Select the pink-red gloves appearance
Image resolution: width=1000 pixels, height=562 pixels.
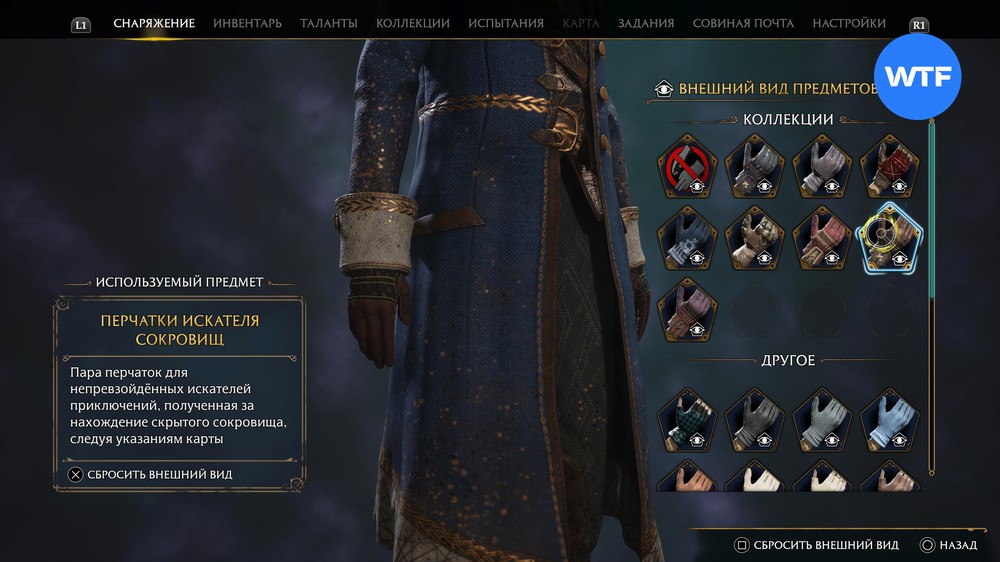tap(821, 237)
